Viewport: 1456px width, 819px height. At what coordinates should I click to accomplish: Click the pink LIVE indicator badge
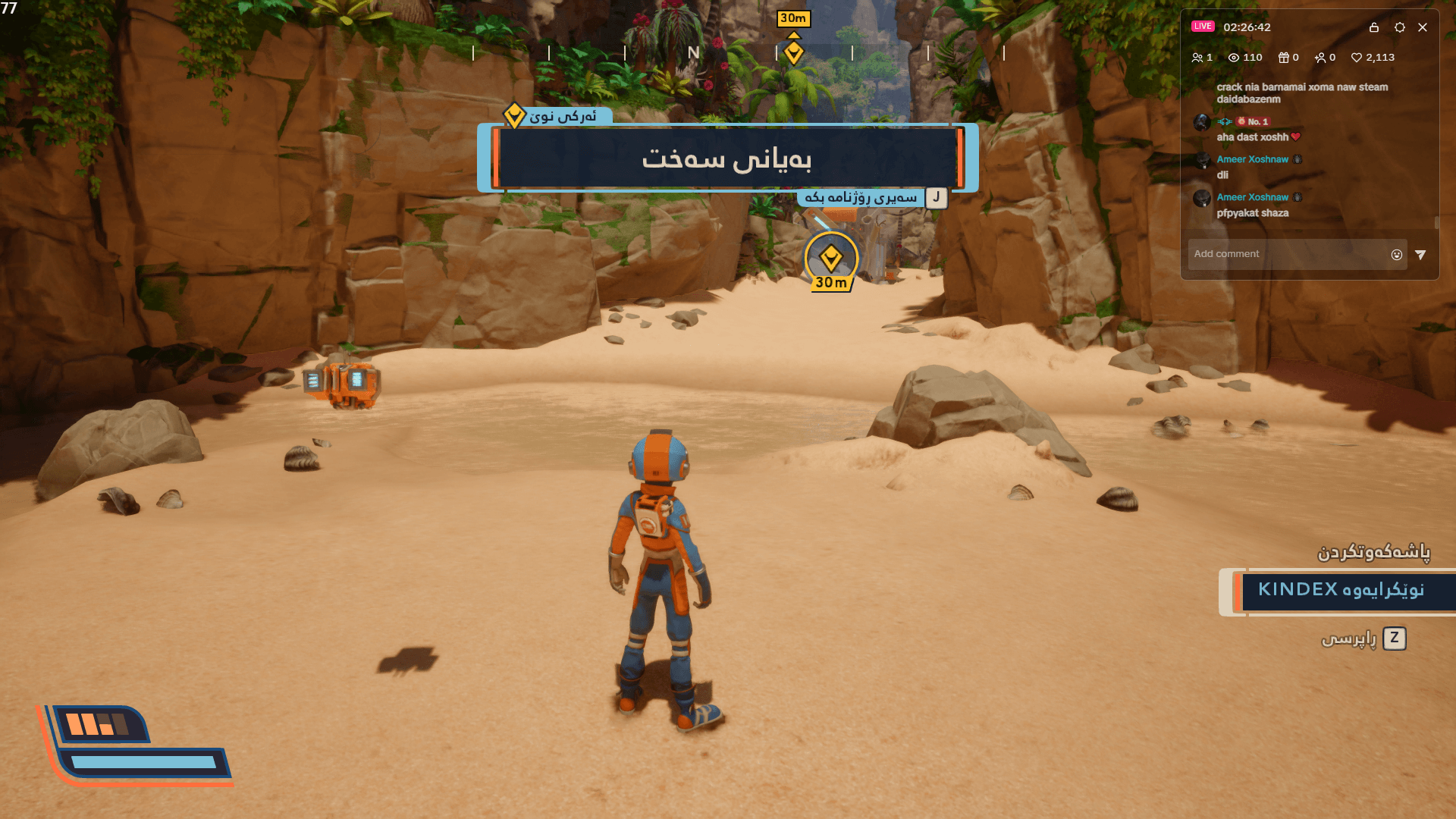coord(1203,26)
